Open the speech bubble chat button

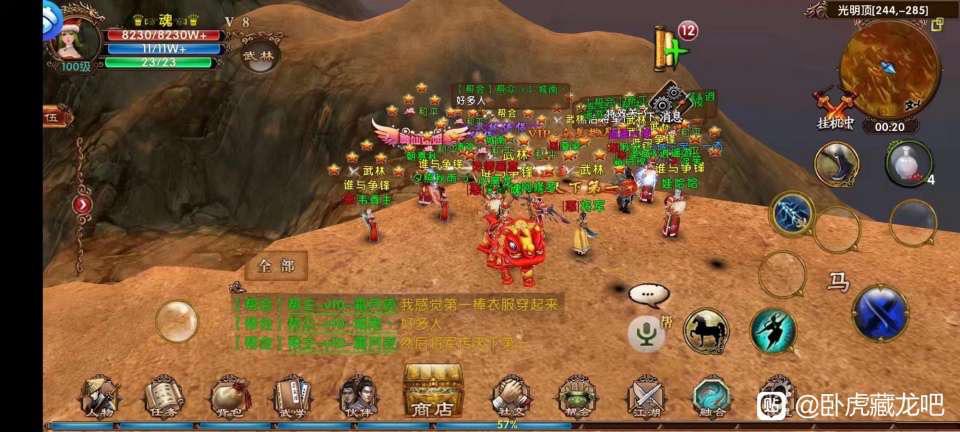point(648,294)
